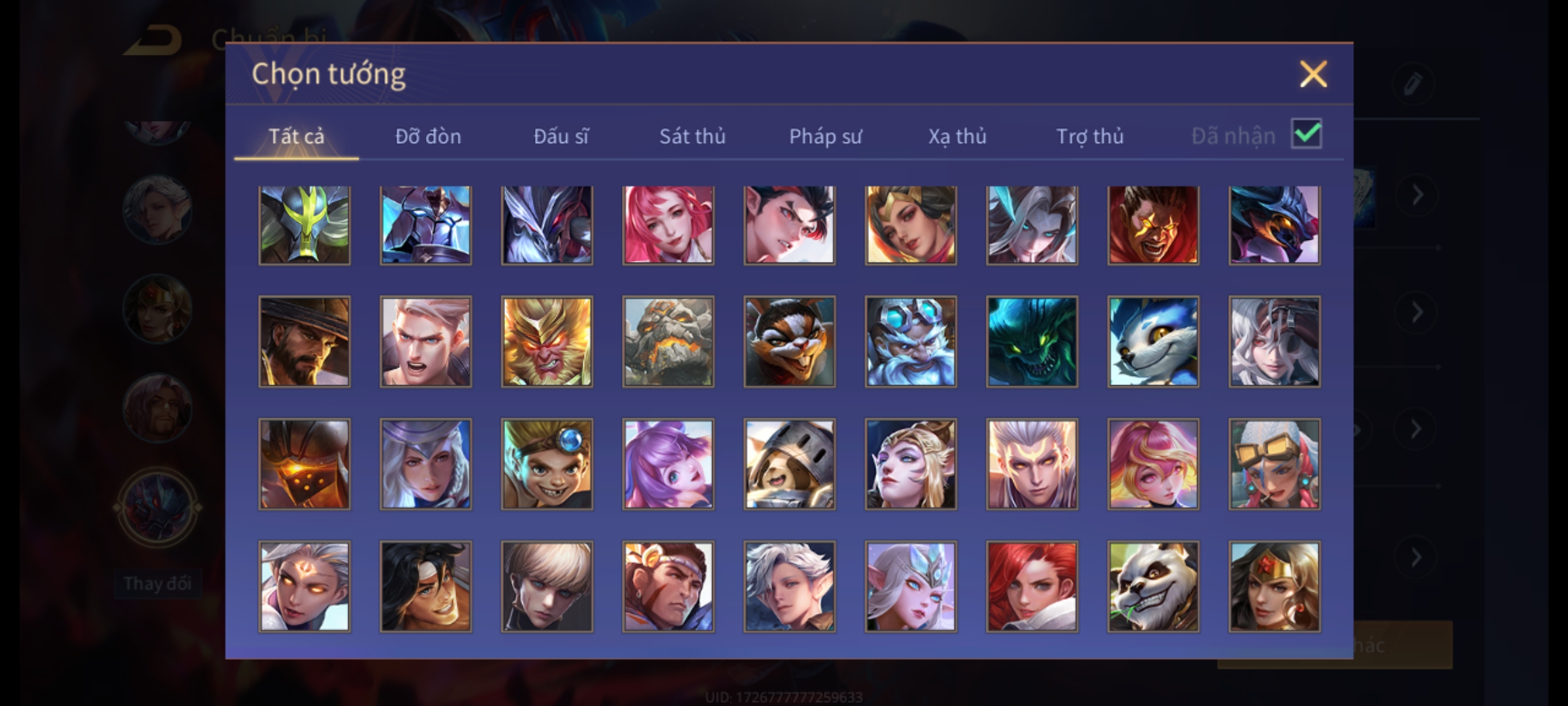Close the Chọn tướng hero selection popup
The width and height of the screenshot is (1568, 706).
1313,74
